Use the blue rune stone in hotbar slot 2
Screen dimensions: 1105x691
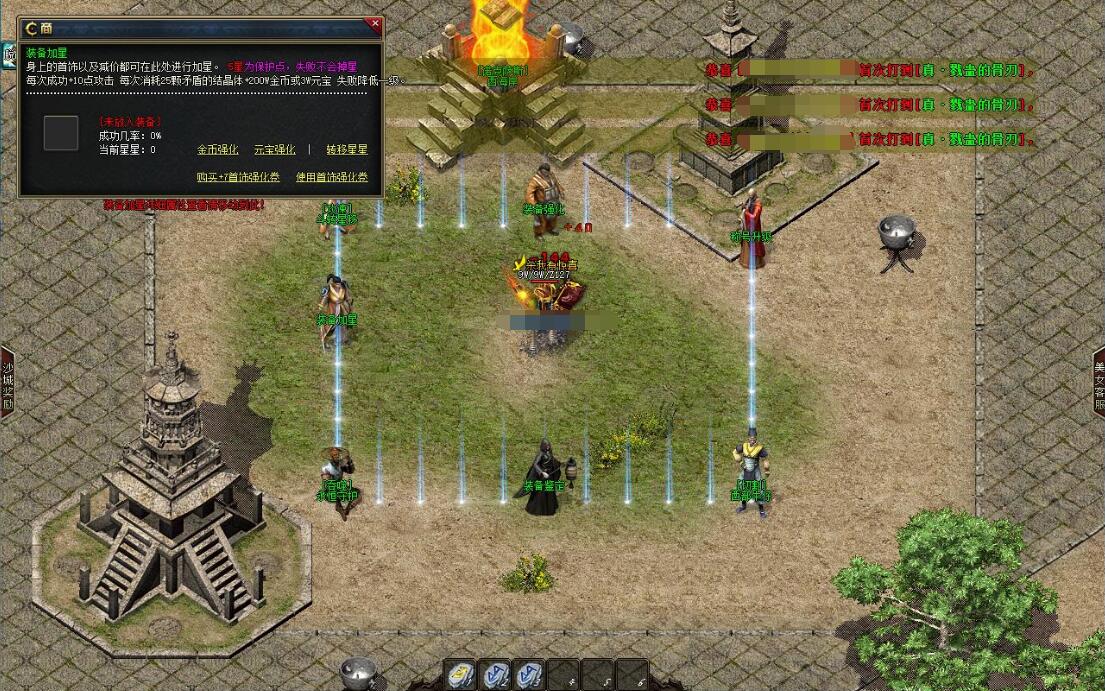pyautogui.click(x=496, y=675)
